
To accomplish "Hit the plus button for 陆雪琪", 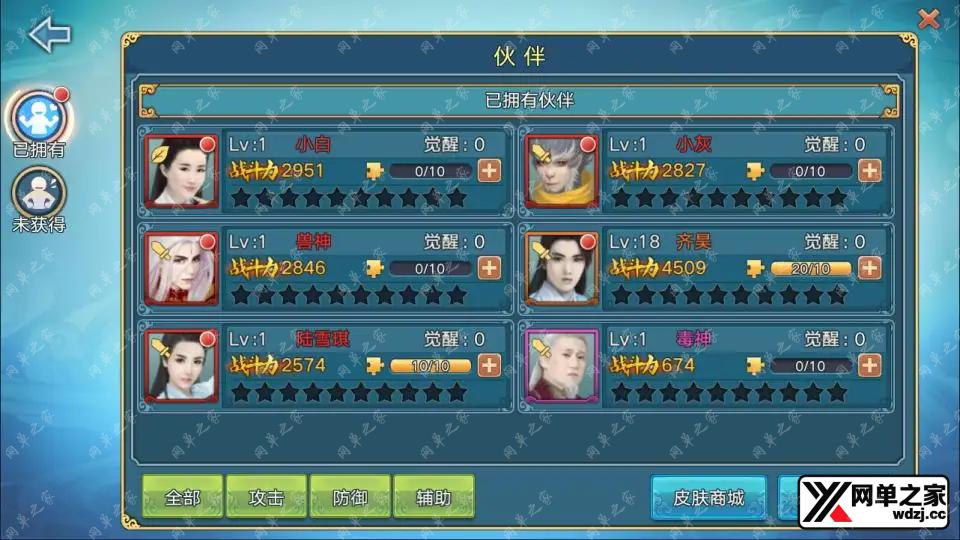I will tap(489, 365).
